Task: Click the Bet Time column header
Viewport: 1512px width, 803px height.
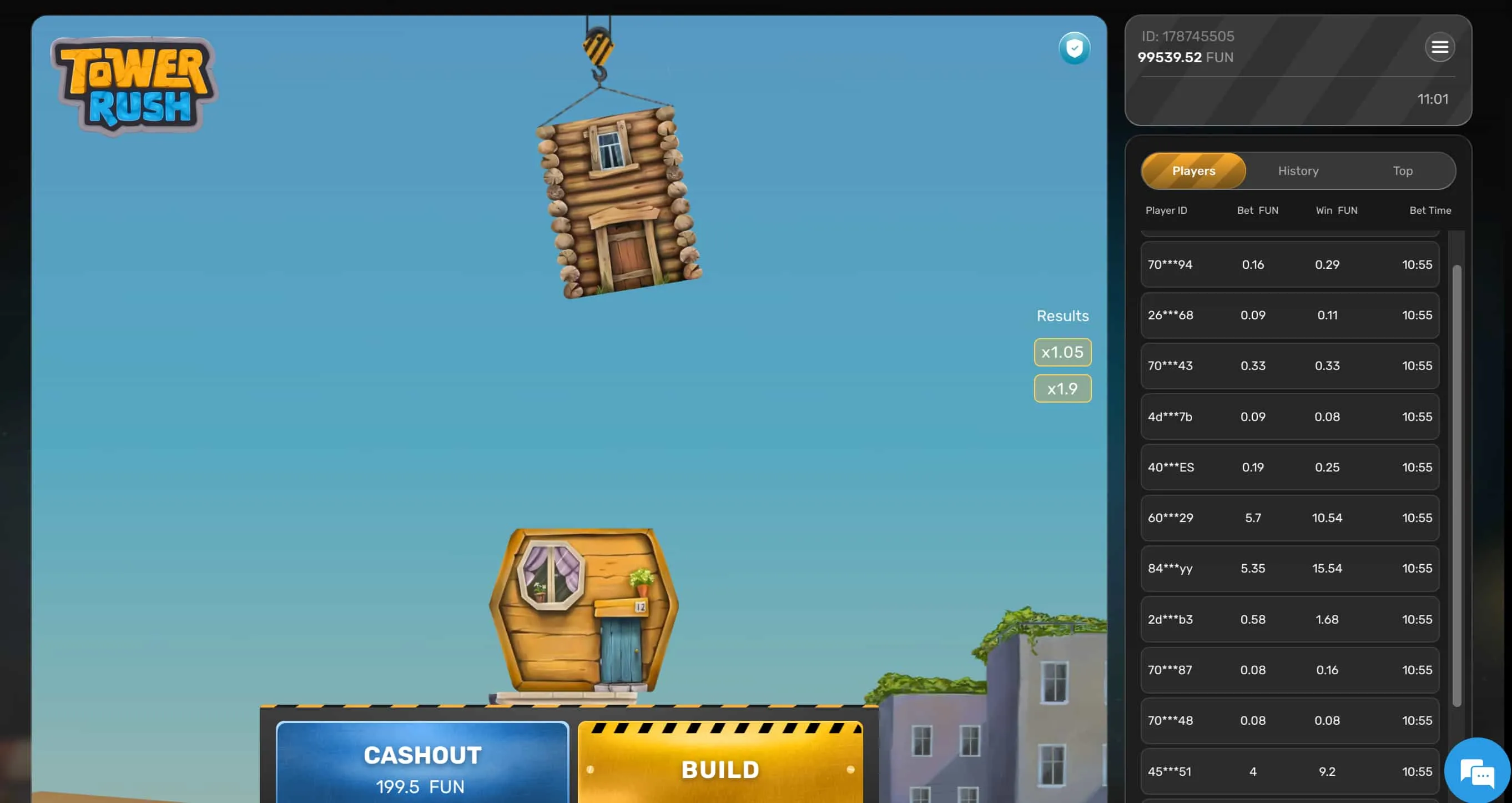Action: [1430, 210]
